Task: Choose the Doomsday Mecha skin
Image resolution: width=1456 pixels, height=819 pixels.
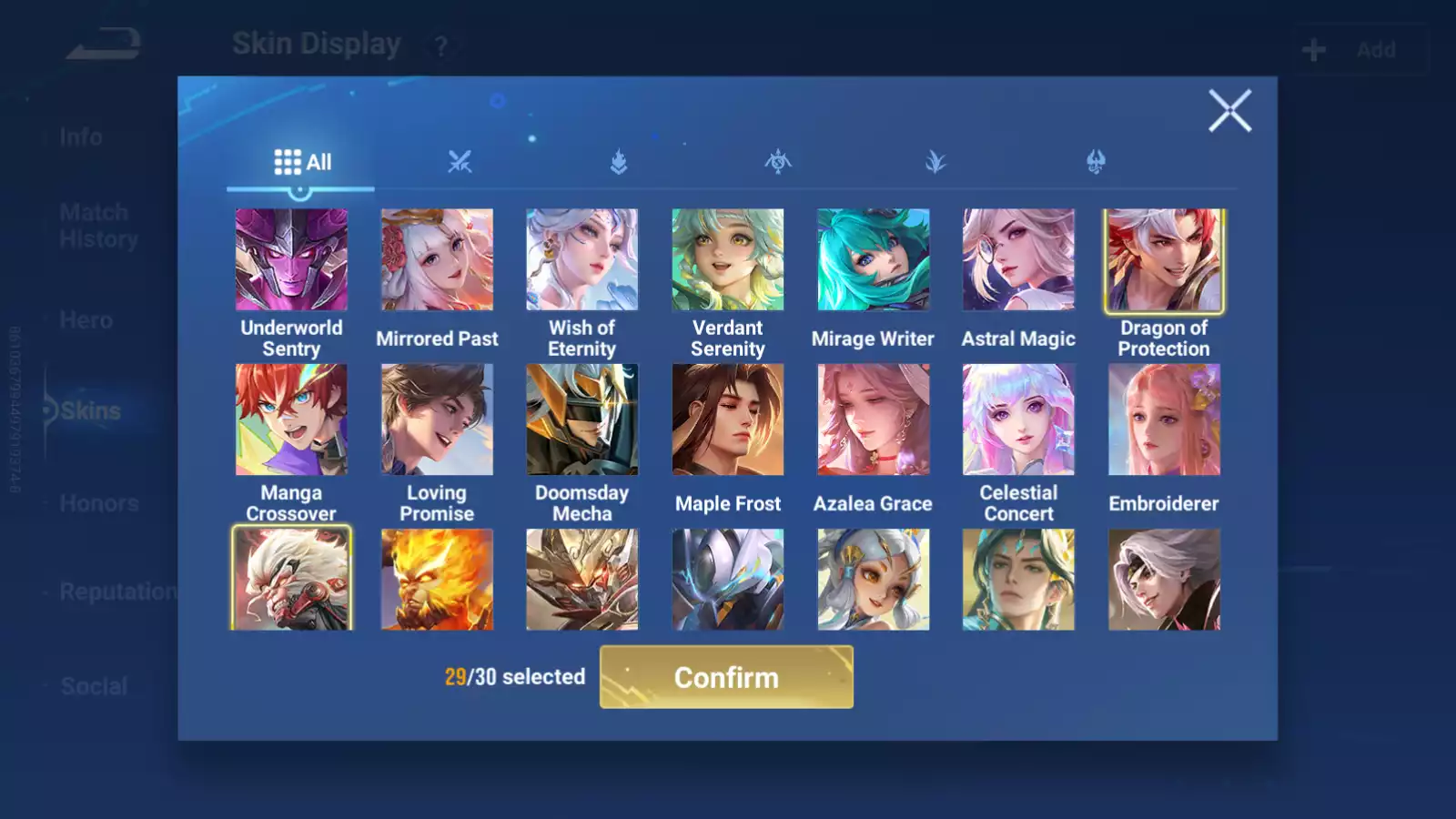Action: pyautogui.click(x=582, y=420)
